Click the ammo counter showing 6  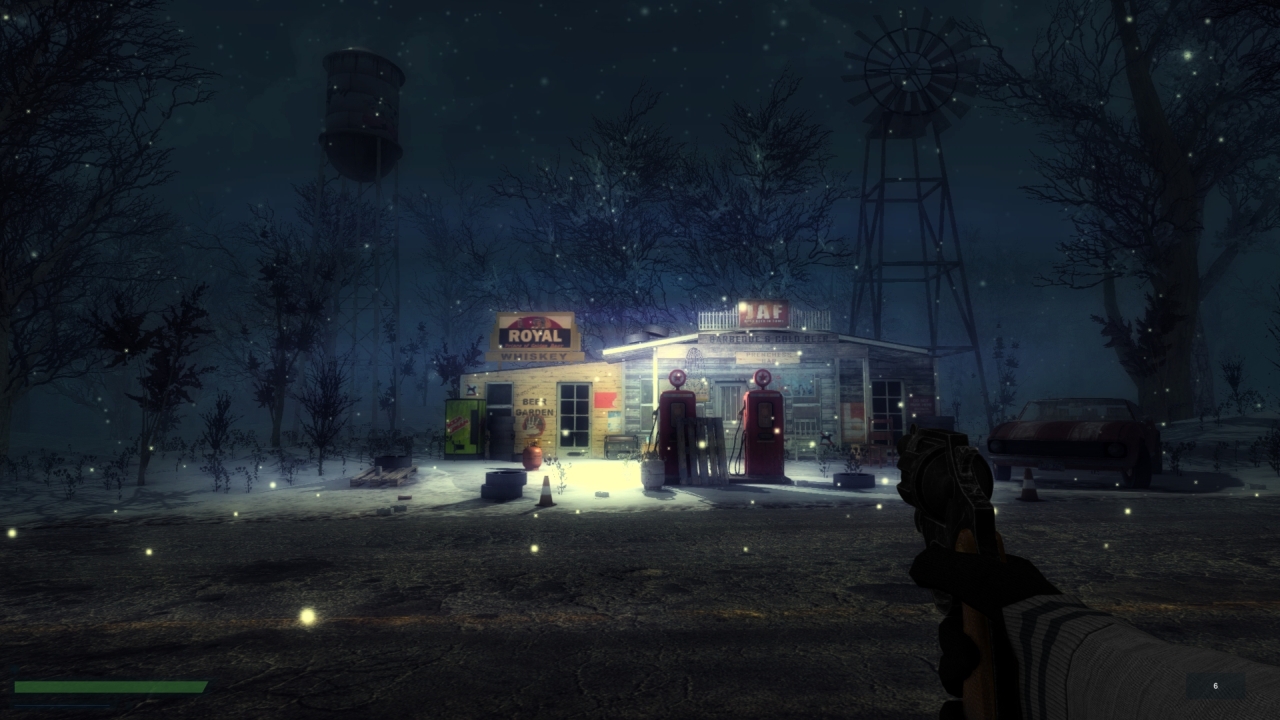(1215, 687)
